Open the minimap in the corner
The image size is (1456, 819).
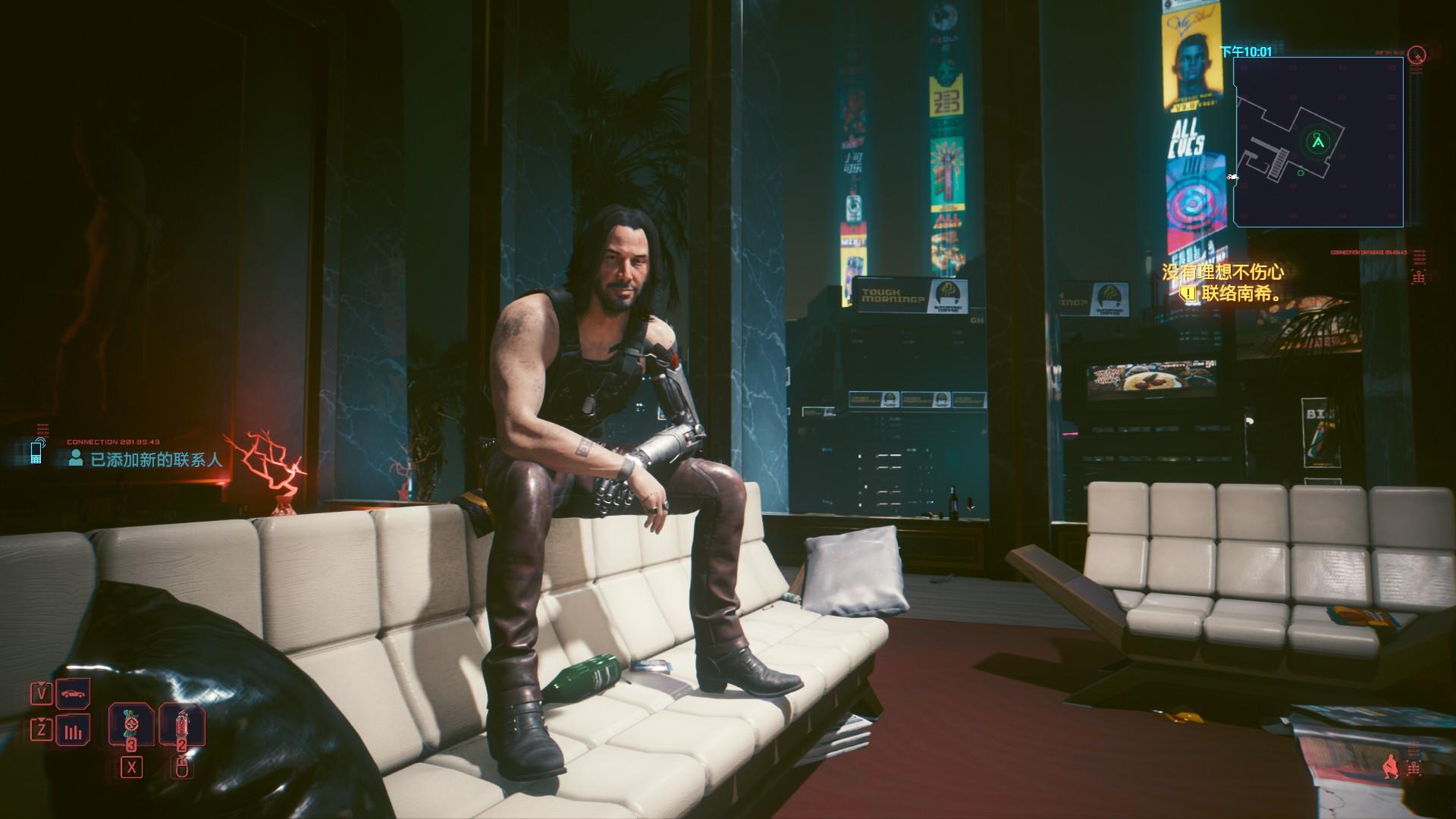pyautogui.click(x=1318, y=142)
